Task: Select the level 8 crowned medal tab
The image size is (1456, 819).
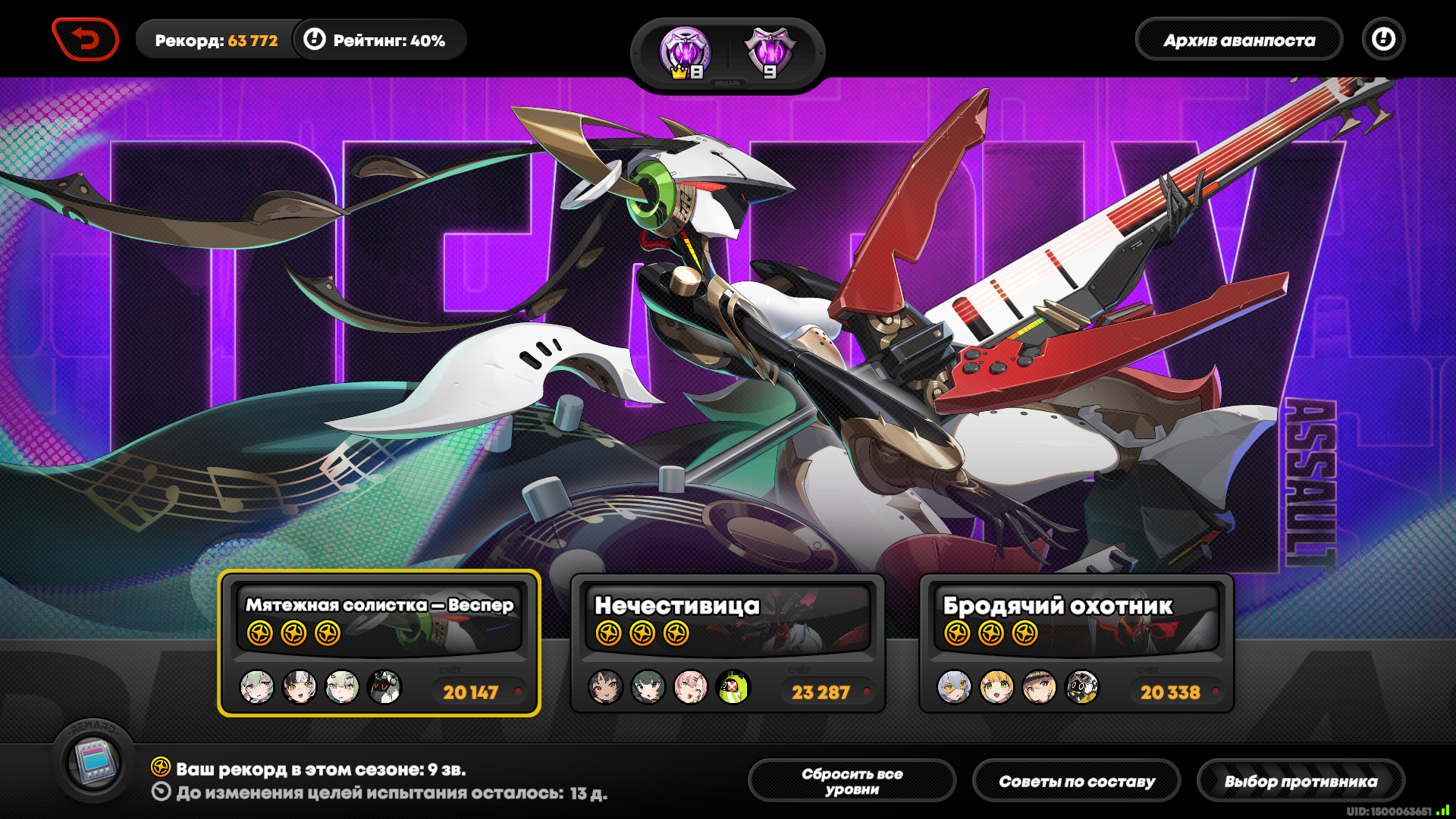Action: (x=685, y=53)
